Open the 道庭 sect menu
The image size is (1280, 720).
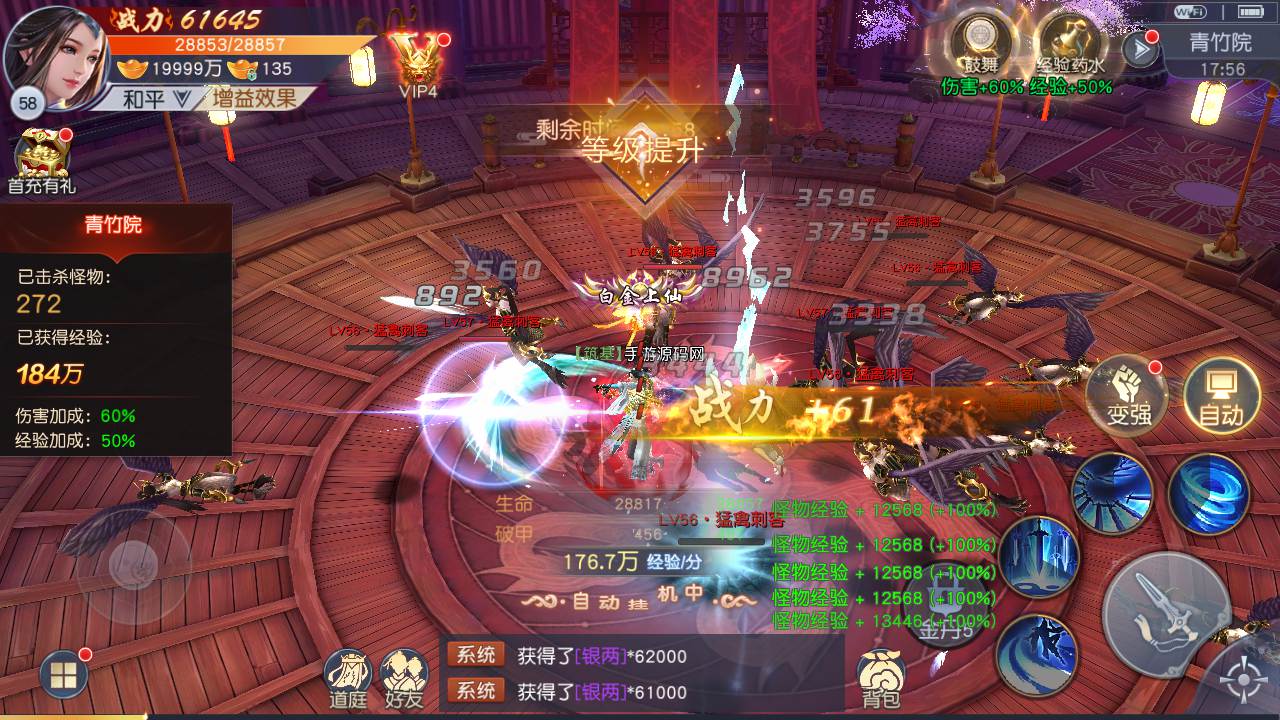(348, 678)
